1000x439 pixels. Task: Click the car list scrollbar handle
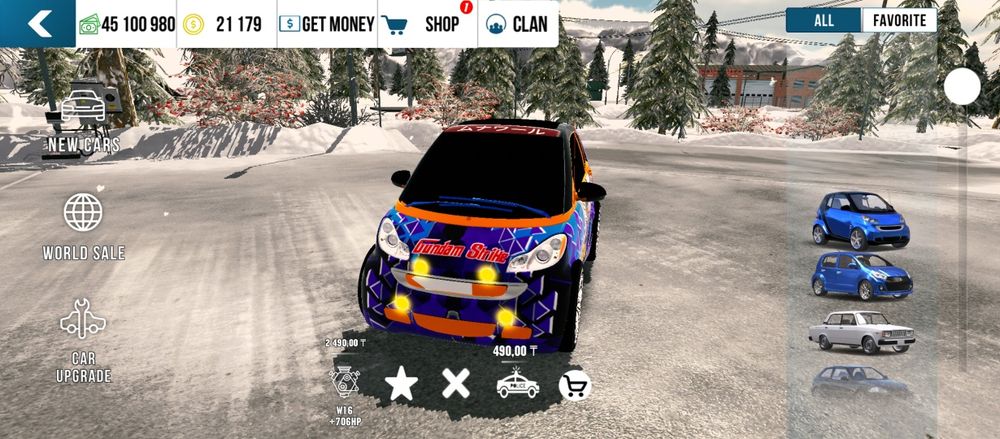pos(962,87)
